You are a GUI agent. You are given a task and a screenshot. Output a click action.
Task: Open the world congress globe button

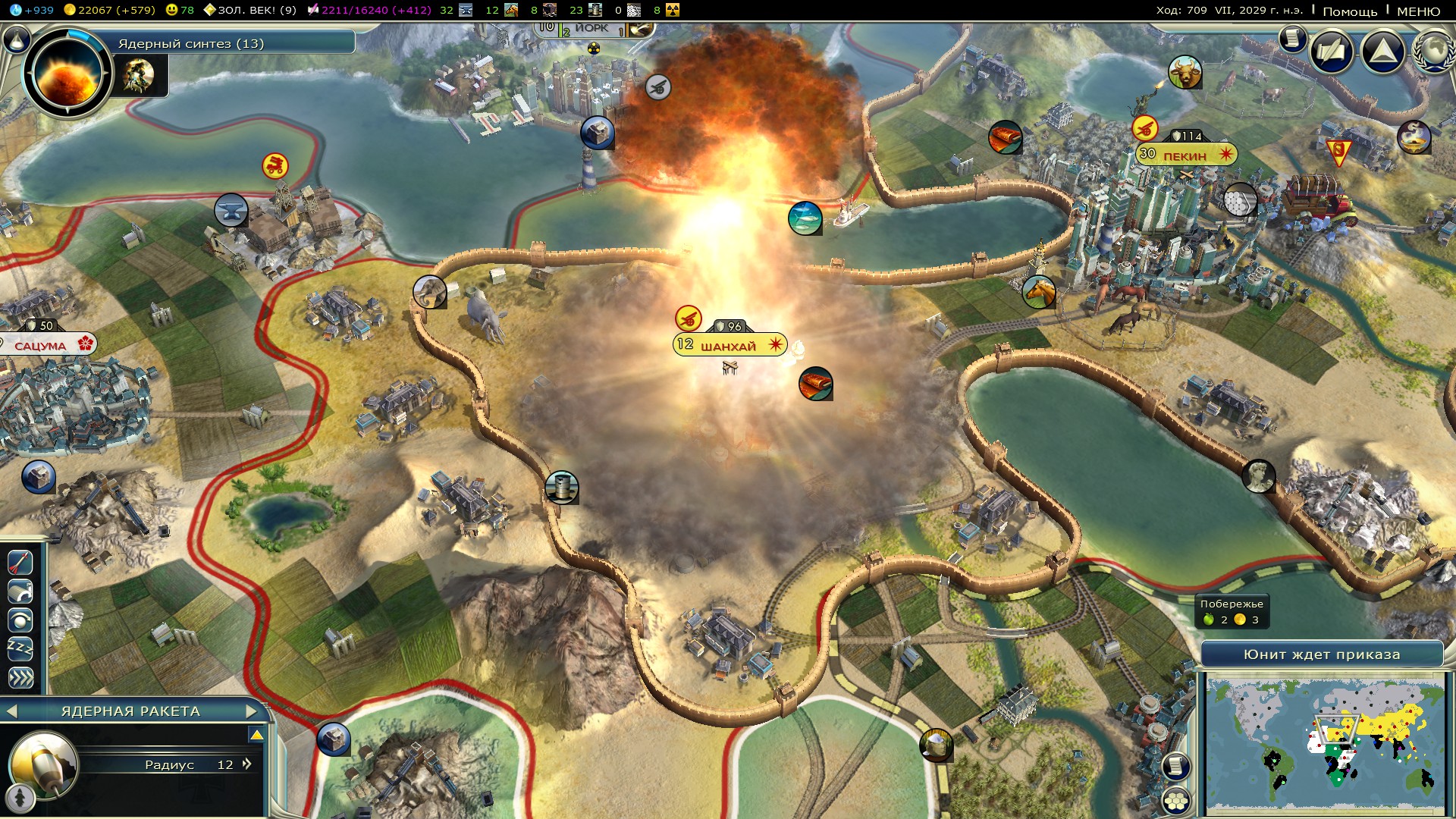1432,52
